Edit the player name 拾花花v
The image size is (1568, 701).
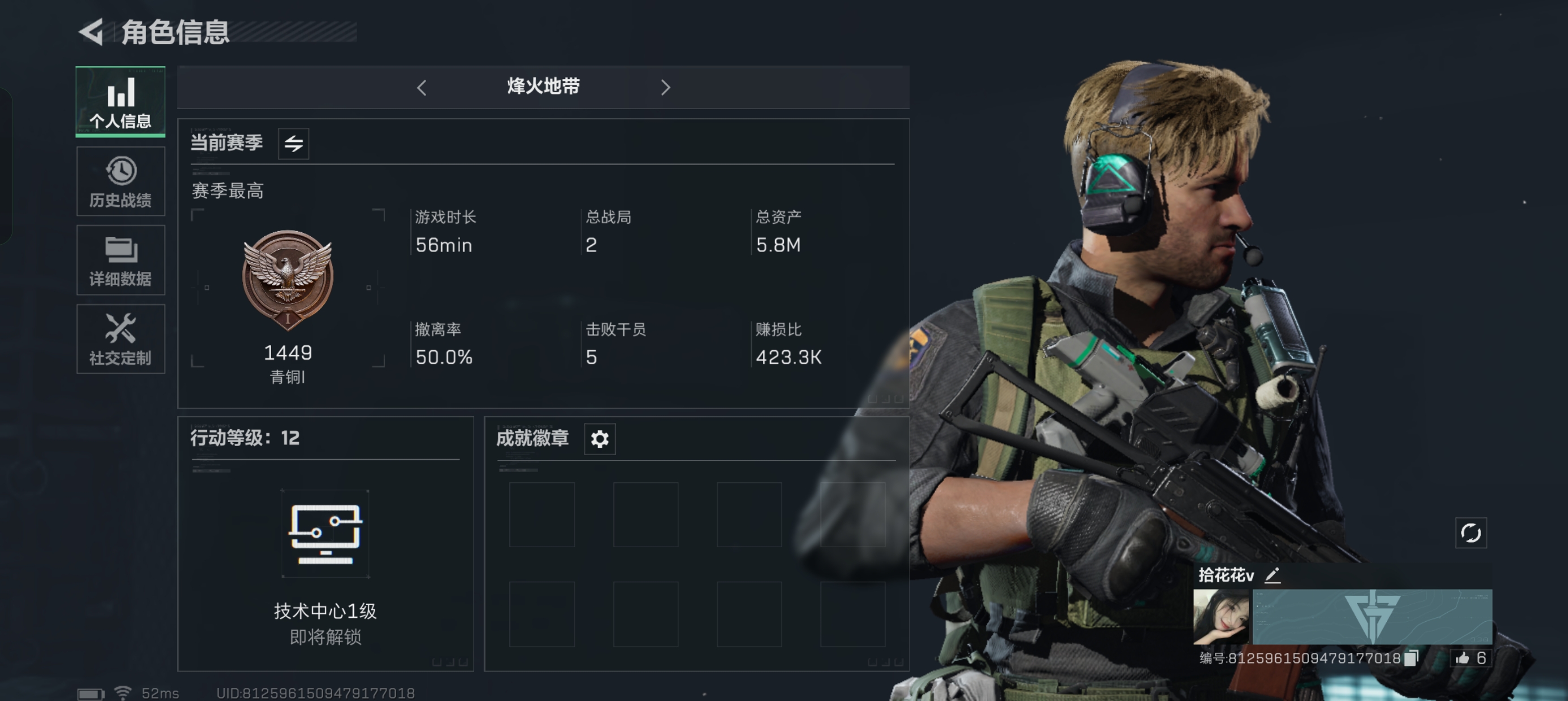(x=1273, y=575)
